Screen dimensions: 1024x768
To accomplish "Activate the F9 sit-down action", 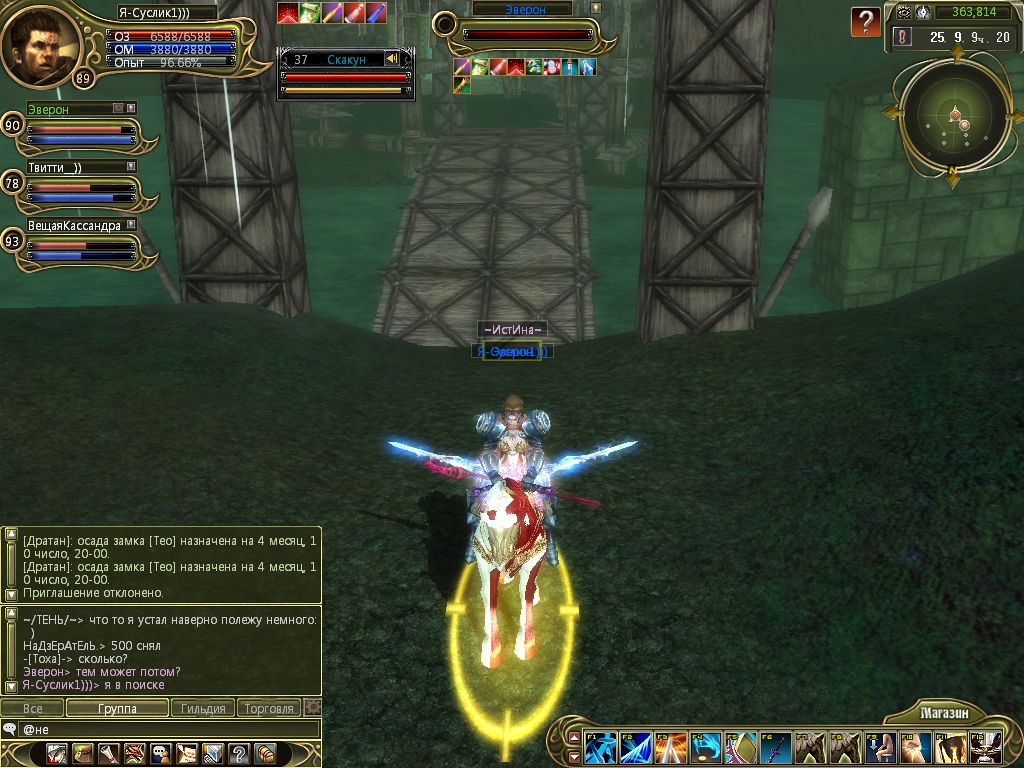I will pos(880,748).
